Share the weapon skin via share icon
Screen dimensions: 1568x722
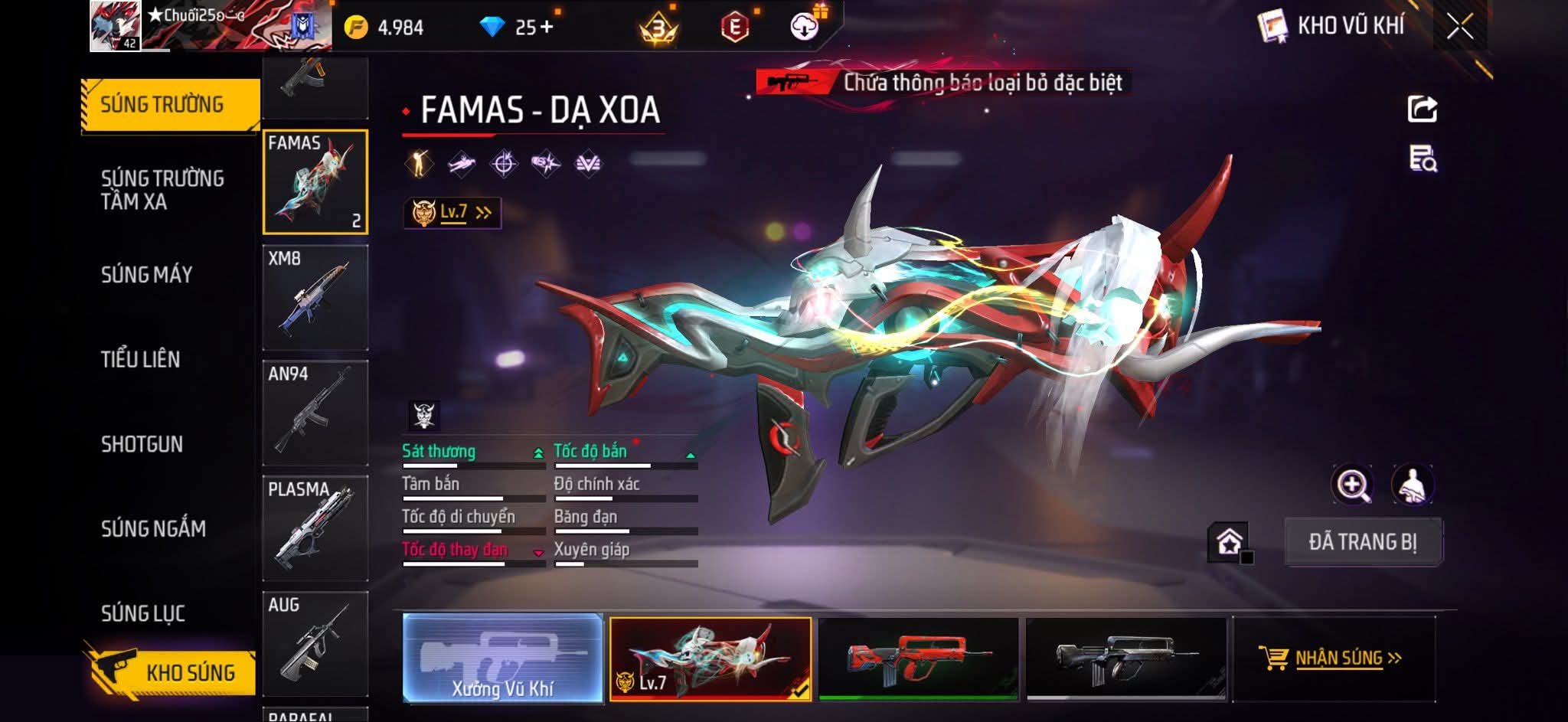(1422, 109)
